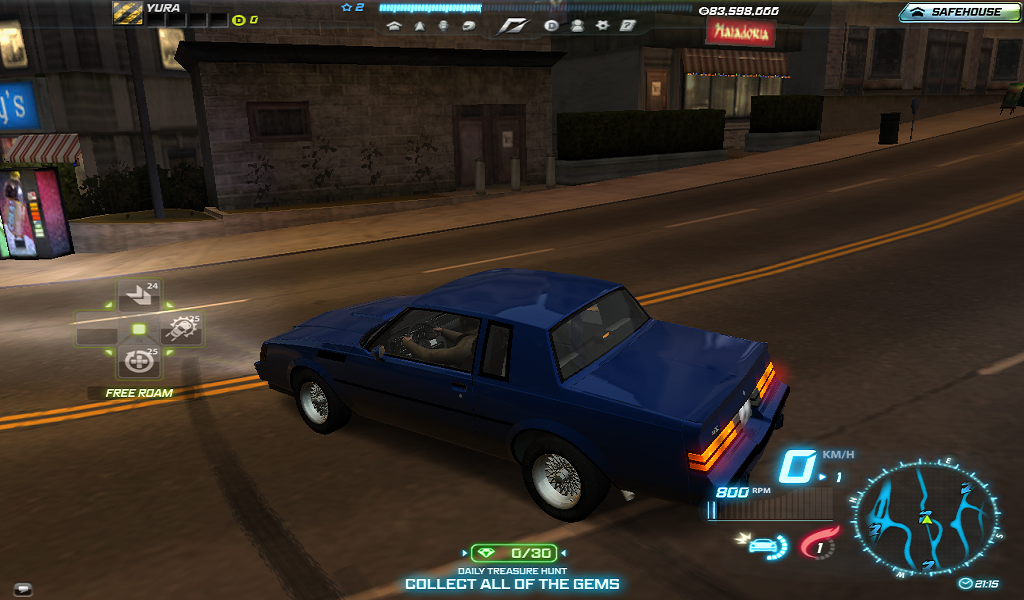Image resolution: width=1024 pixels, height=600 pixels.
Task: Go to the Safehouse
Action: click(x=956, y=12)
